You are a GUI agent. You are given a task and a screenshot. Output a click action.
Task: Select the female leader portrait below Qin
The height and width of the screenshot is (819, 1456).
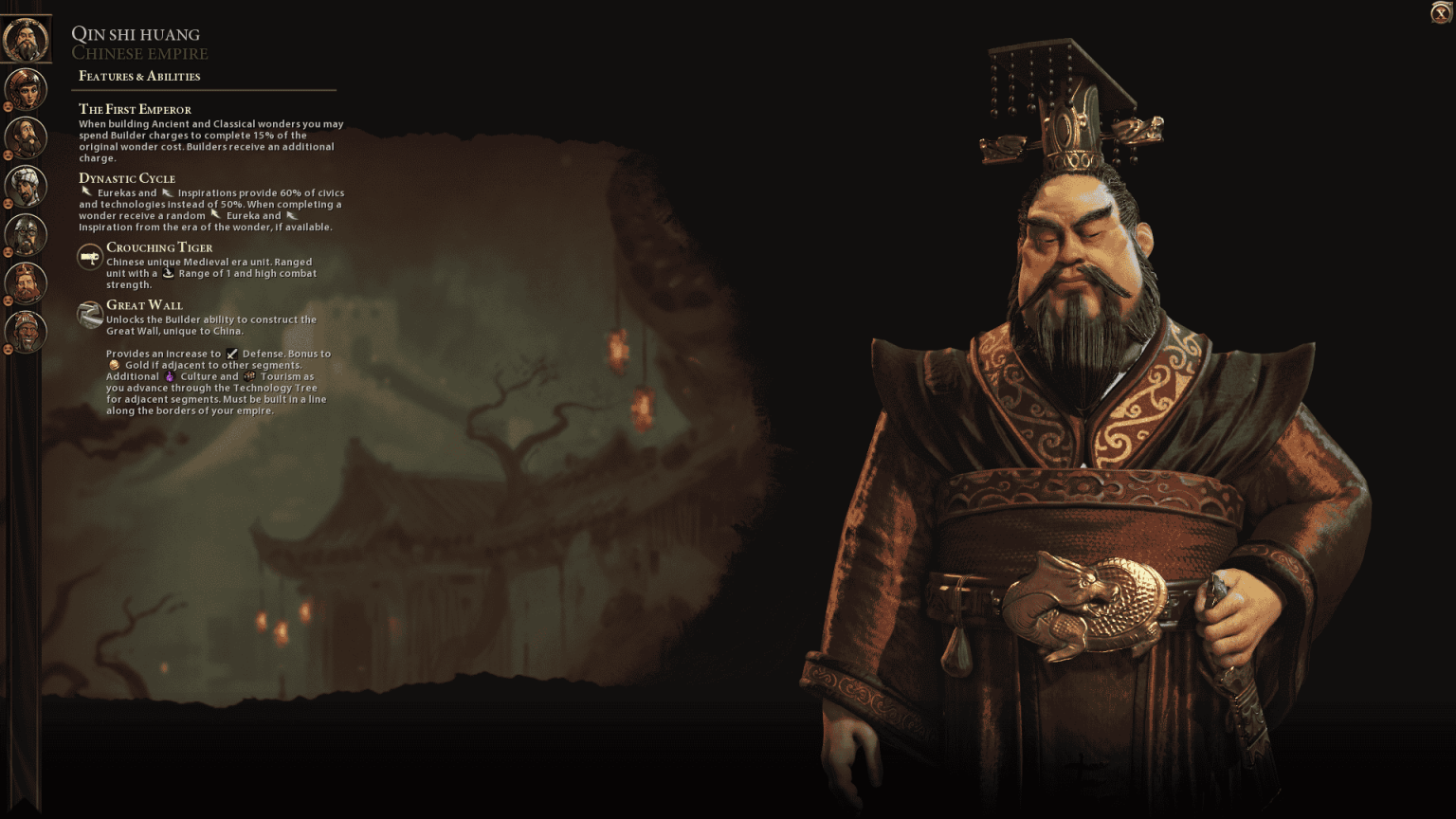click(27, 88)
